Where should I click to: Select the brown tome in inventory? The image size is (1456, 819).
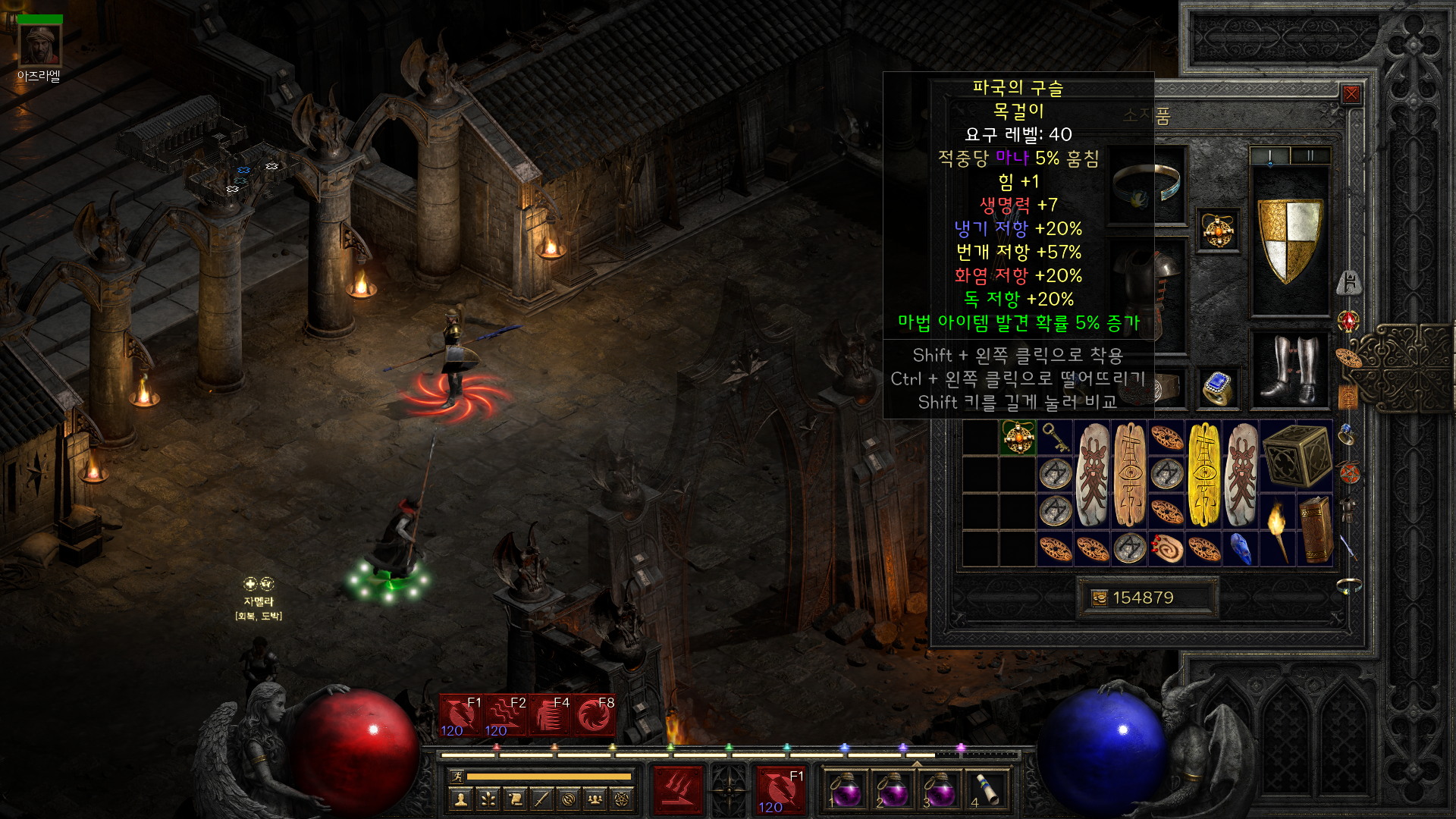[1316, 530]
